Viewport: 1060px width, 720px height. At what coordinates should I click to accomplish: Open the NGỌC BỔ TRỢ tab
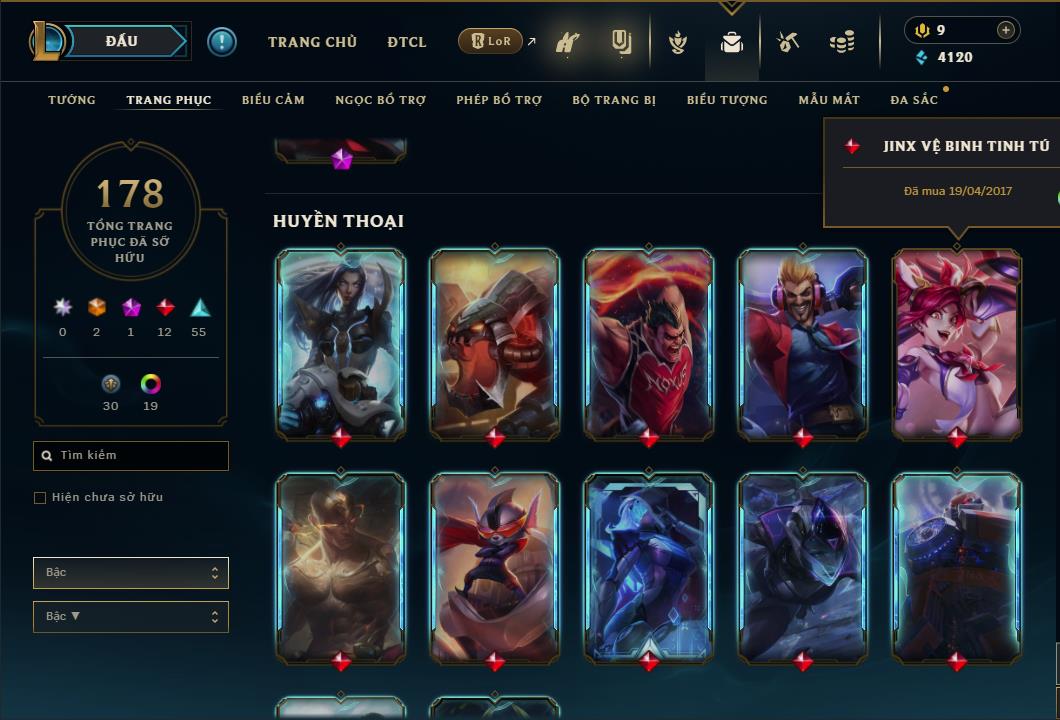click(x=380, y=100)
